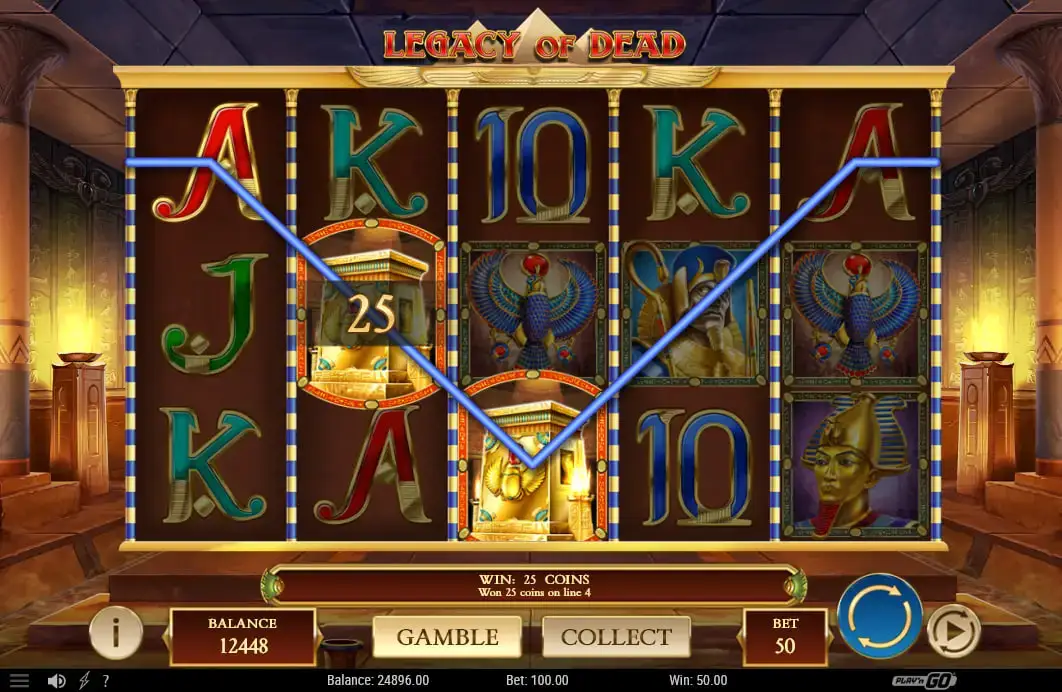The height and width of the screenshot is (692, 1062).
Task: Start autoplay with the round play button
Action: tap(953, 631)
